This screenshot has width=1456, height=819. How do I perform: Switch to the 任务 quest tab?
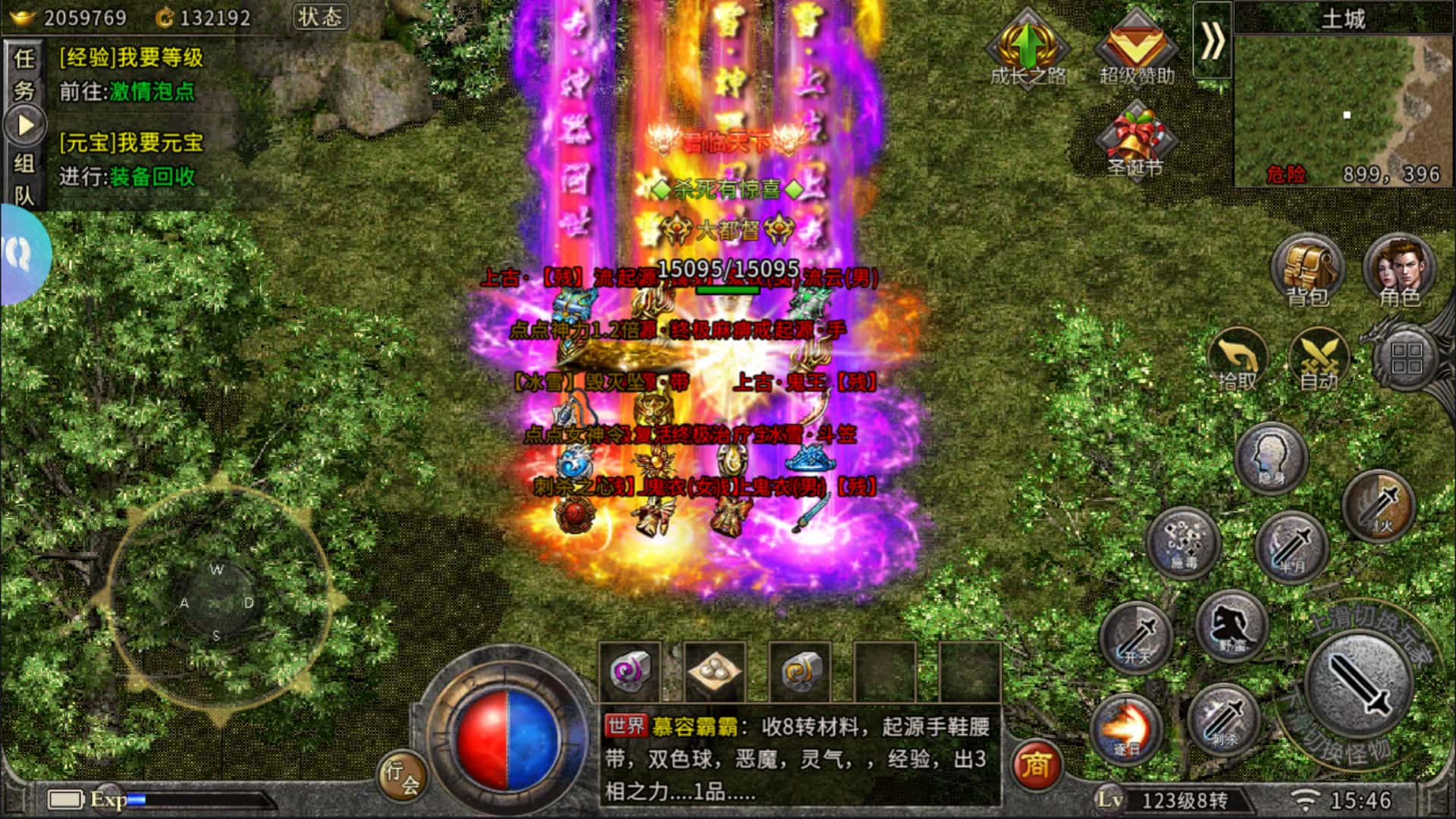click(24, 74)
